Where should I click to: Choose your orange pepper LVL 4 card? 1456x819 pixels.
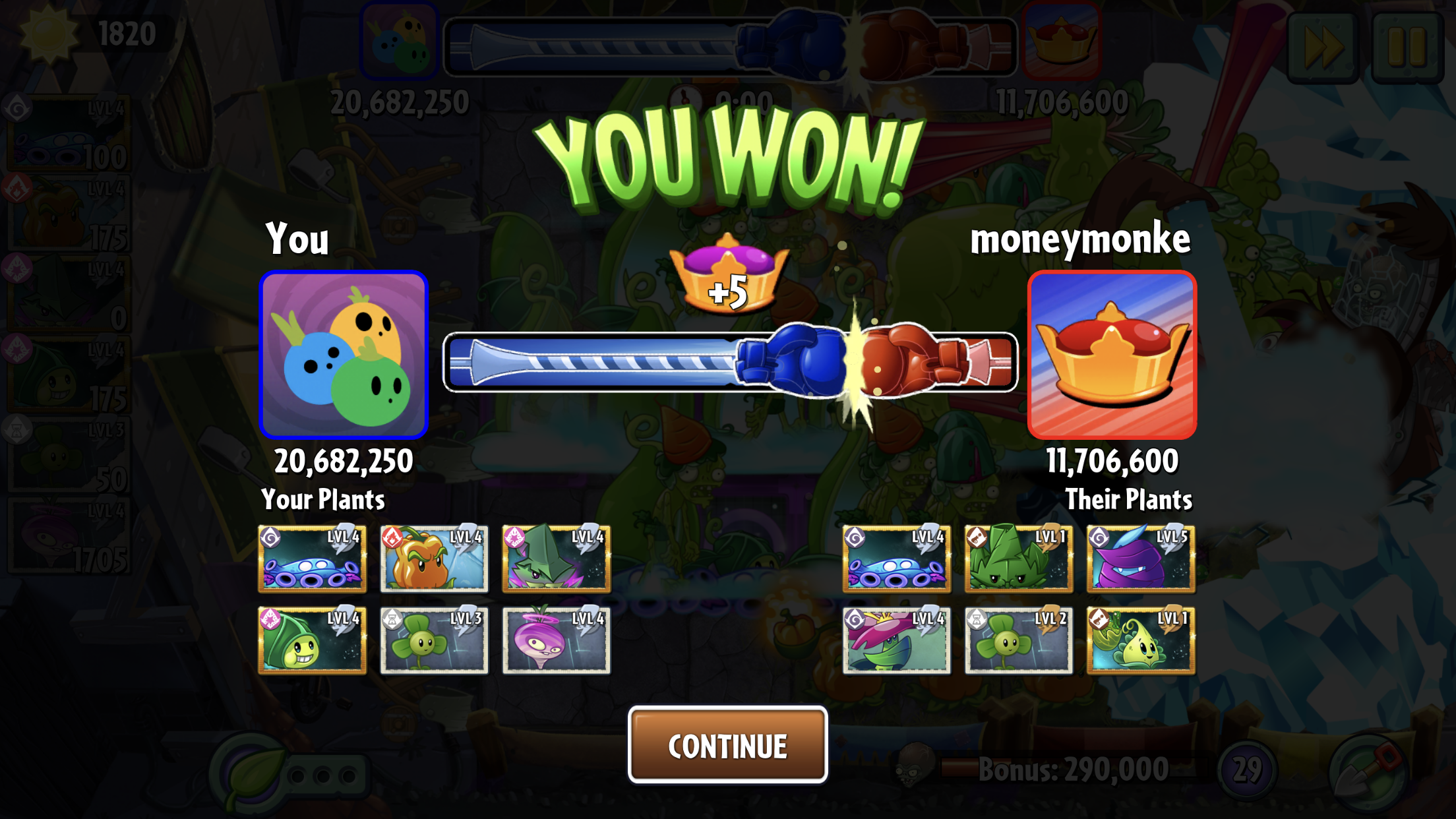pyautogui.click(x=434, y=559)
